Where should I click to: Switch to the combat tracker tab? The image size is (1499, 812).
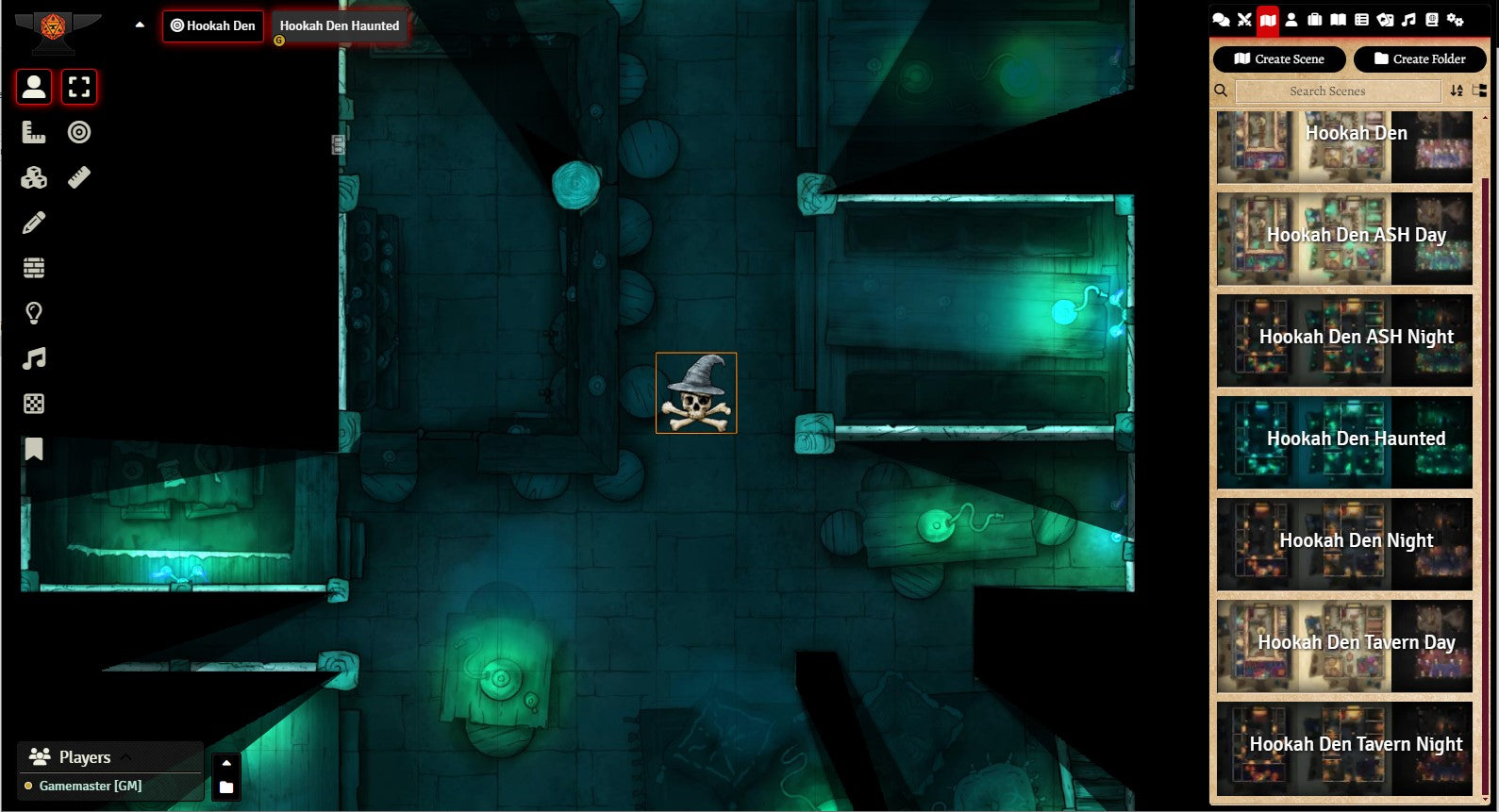tap(1244, 20)
